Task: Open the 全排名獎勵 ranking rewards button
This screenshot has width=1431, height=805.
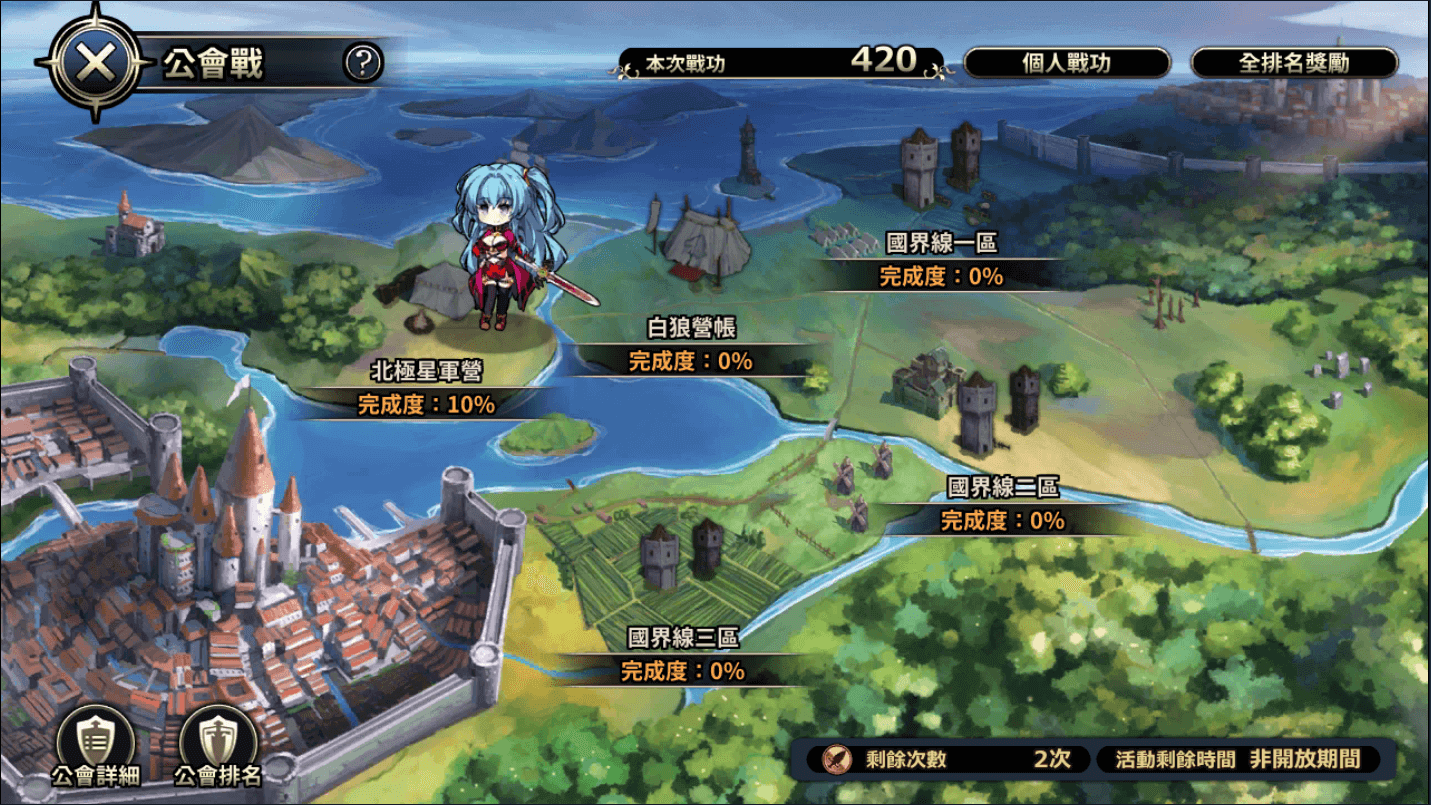Action: [1292, 62]
